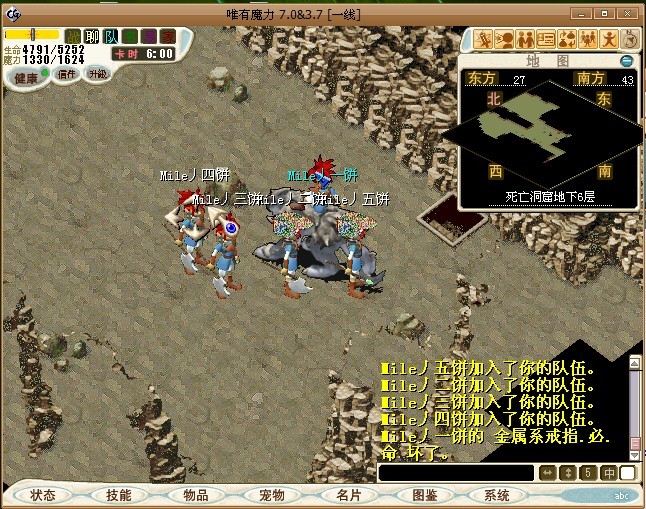Open the 宠物 pets menu
Screen dimensions: 646x509
click(x=271, y=495)
